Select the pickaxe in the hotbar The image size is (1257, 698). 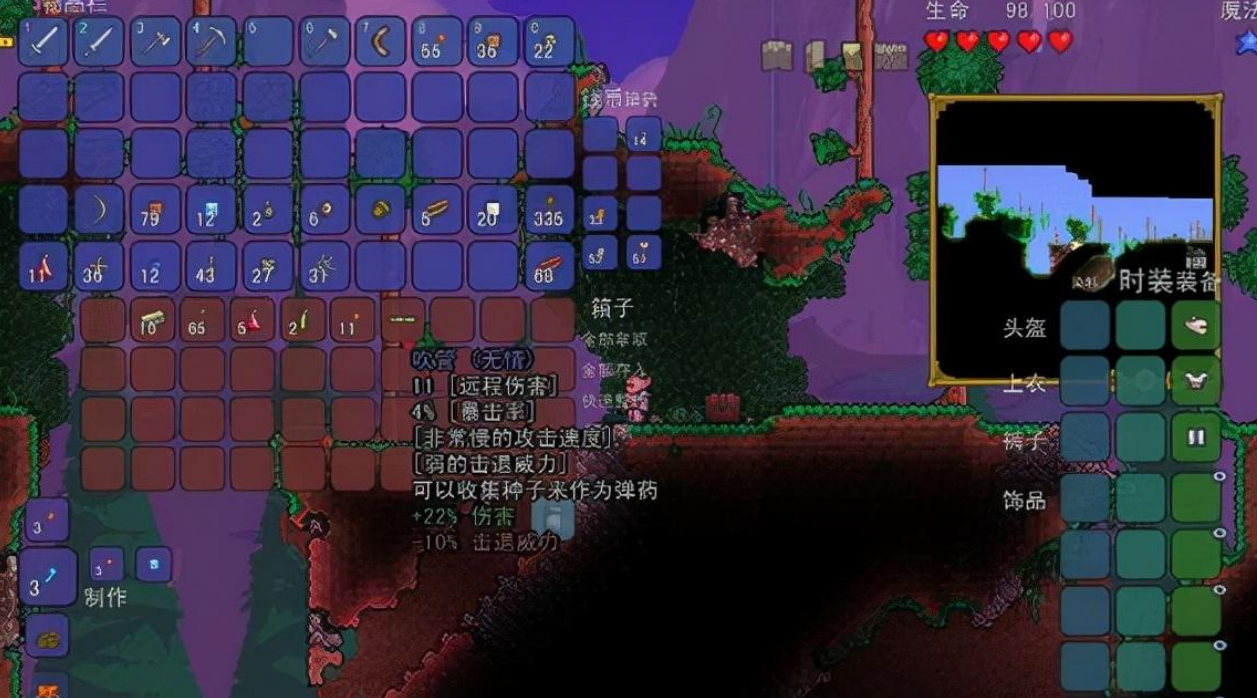click(211, 42)
